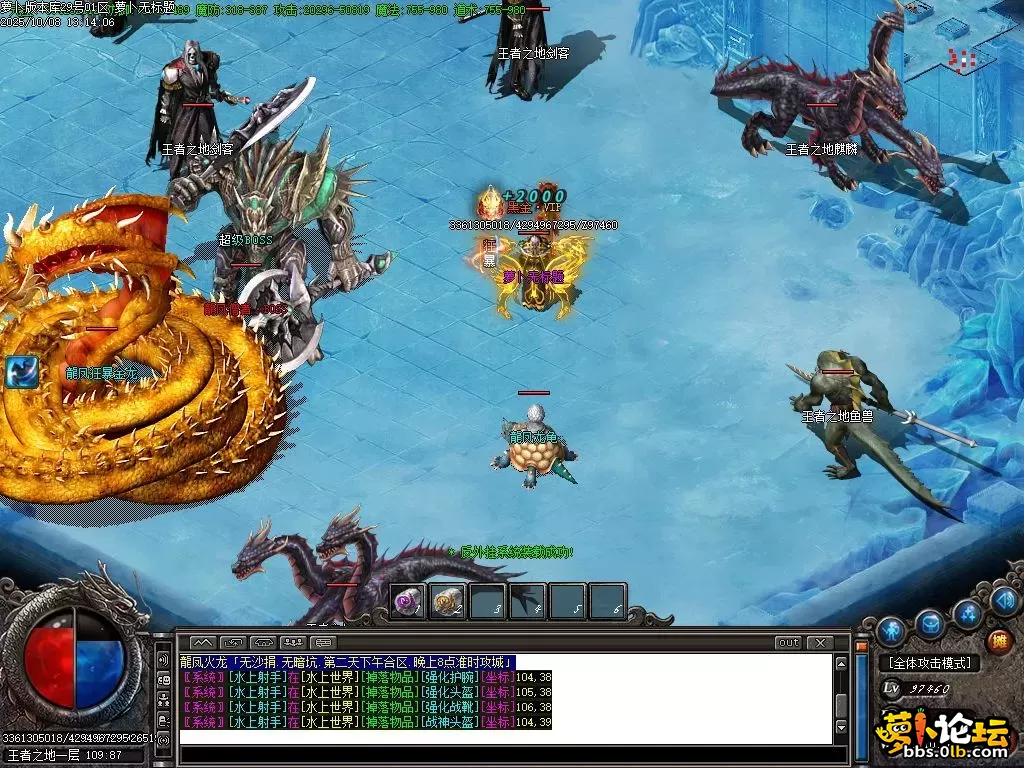
Task: Click the chat text input bar
Action: tap(500, 738)
